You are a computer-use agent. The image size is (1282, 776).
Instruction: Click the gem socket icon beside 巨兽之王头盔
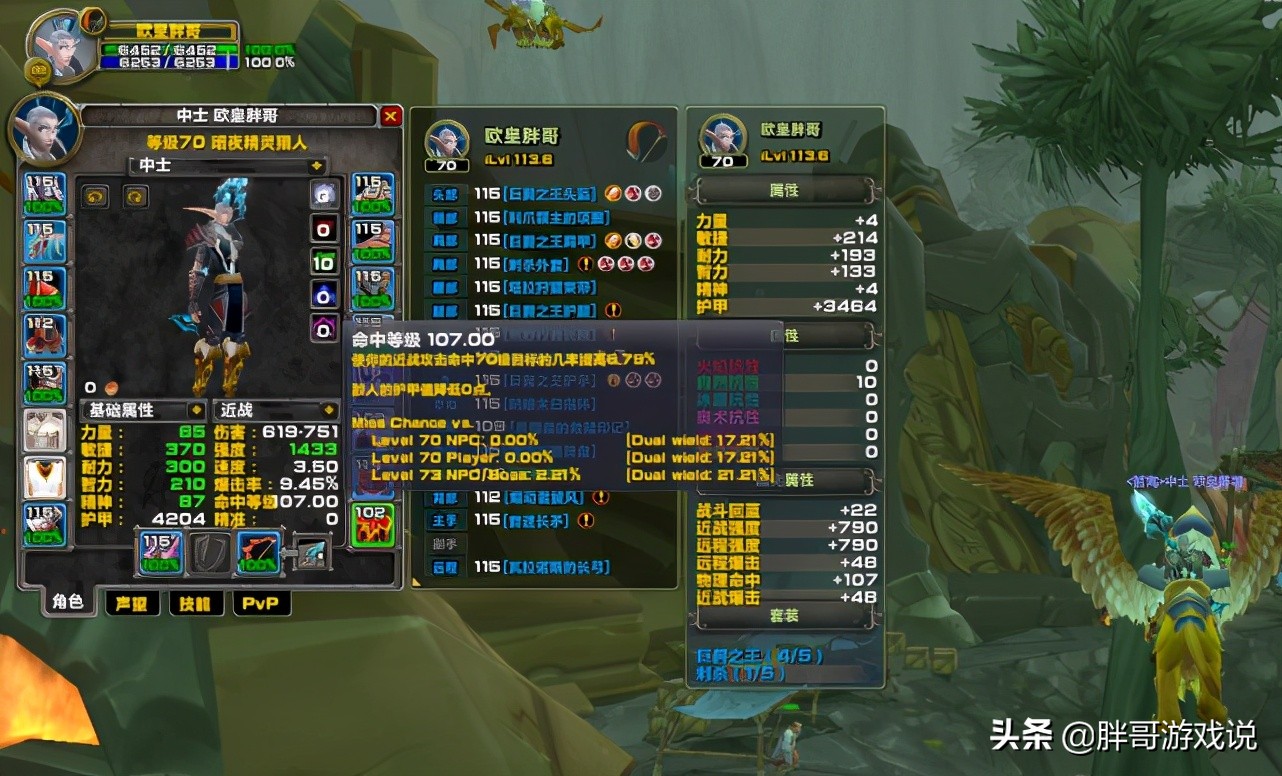point(612,194)
